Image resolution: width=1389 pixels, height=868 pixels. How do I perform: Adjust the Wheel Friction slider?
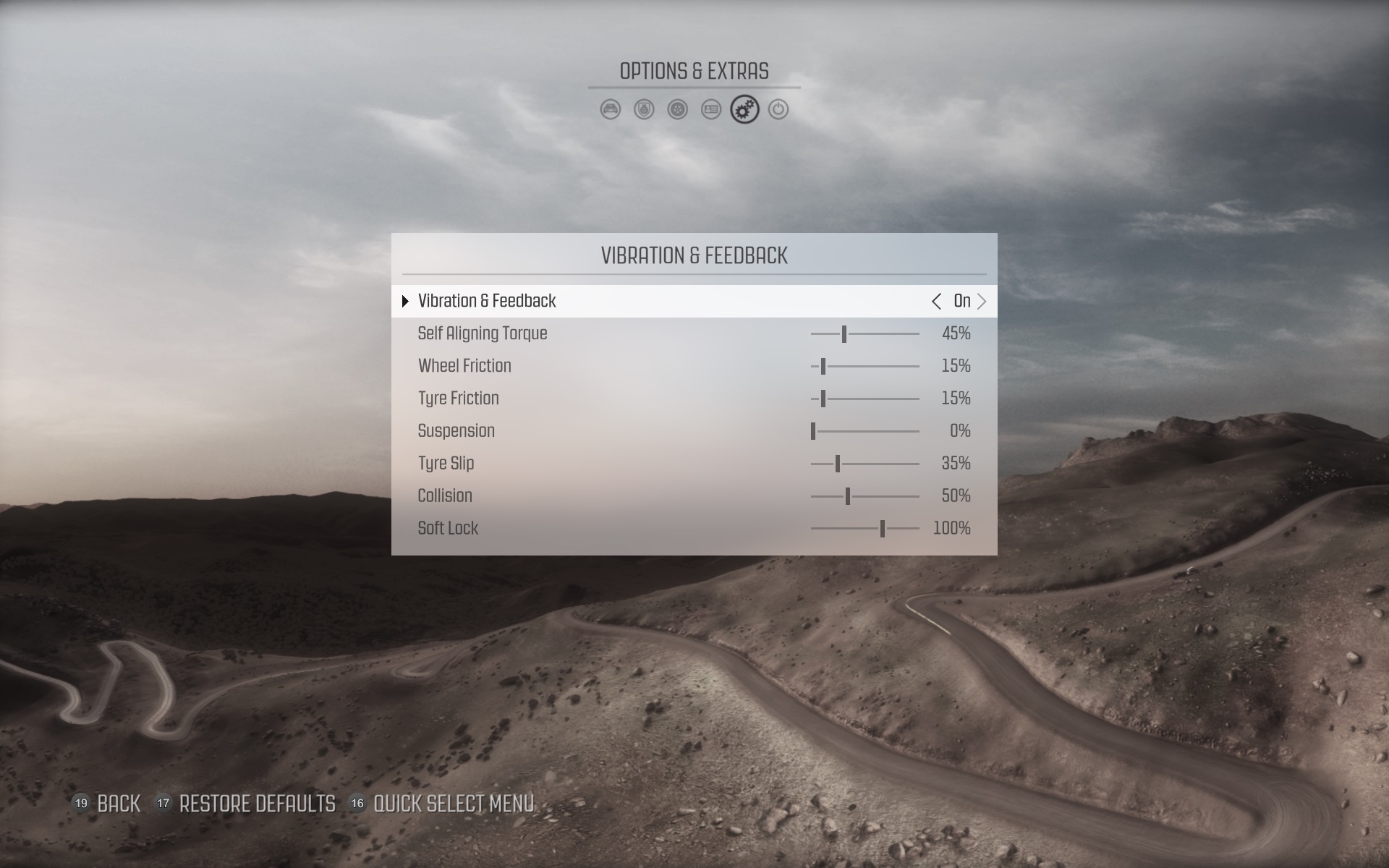click(x=823, y=367)
